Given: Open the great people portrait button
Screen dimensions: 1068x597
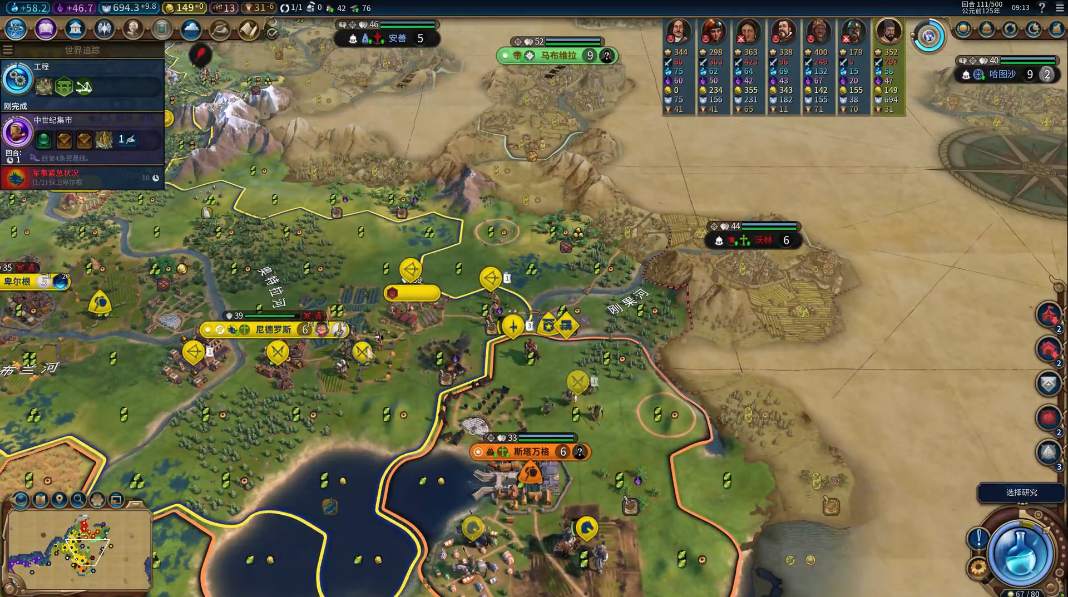Looking at the screenshot, I should click(x=132, y=29).
